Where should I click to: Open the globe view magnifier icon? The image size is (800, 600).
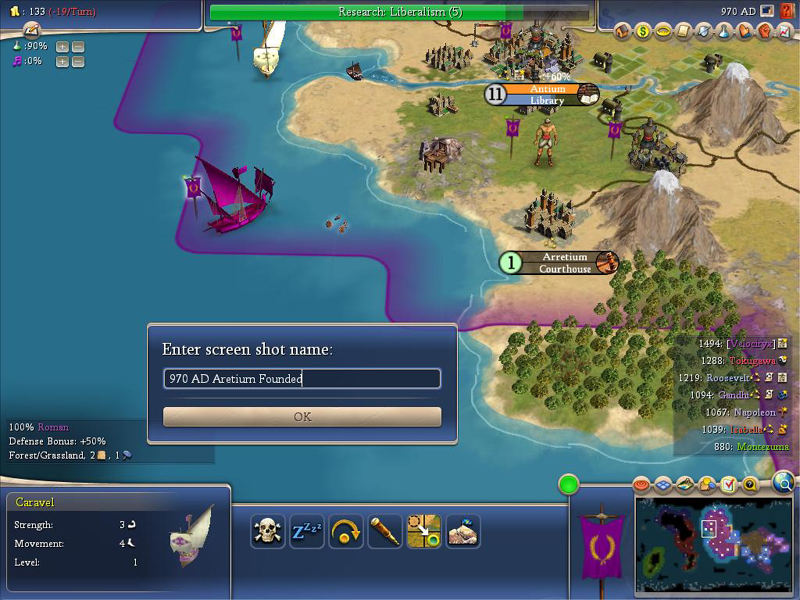(x=783, y=483)
